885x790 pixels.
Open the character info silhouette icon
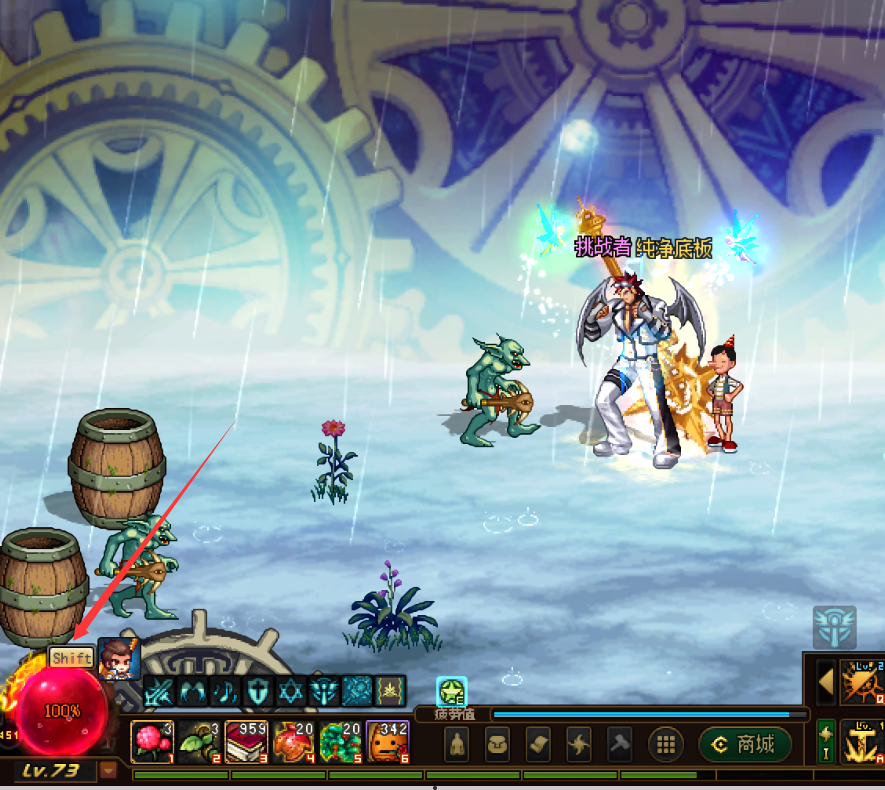(458, 744)
